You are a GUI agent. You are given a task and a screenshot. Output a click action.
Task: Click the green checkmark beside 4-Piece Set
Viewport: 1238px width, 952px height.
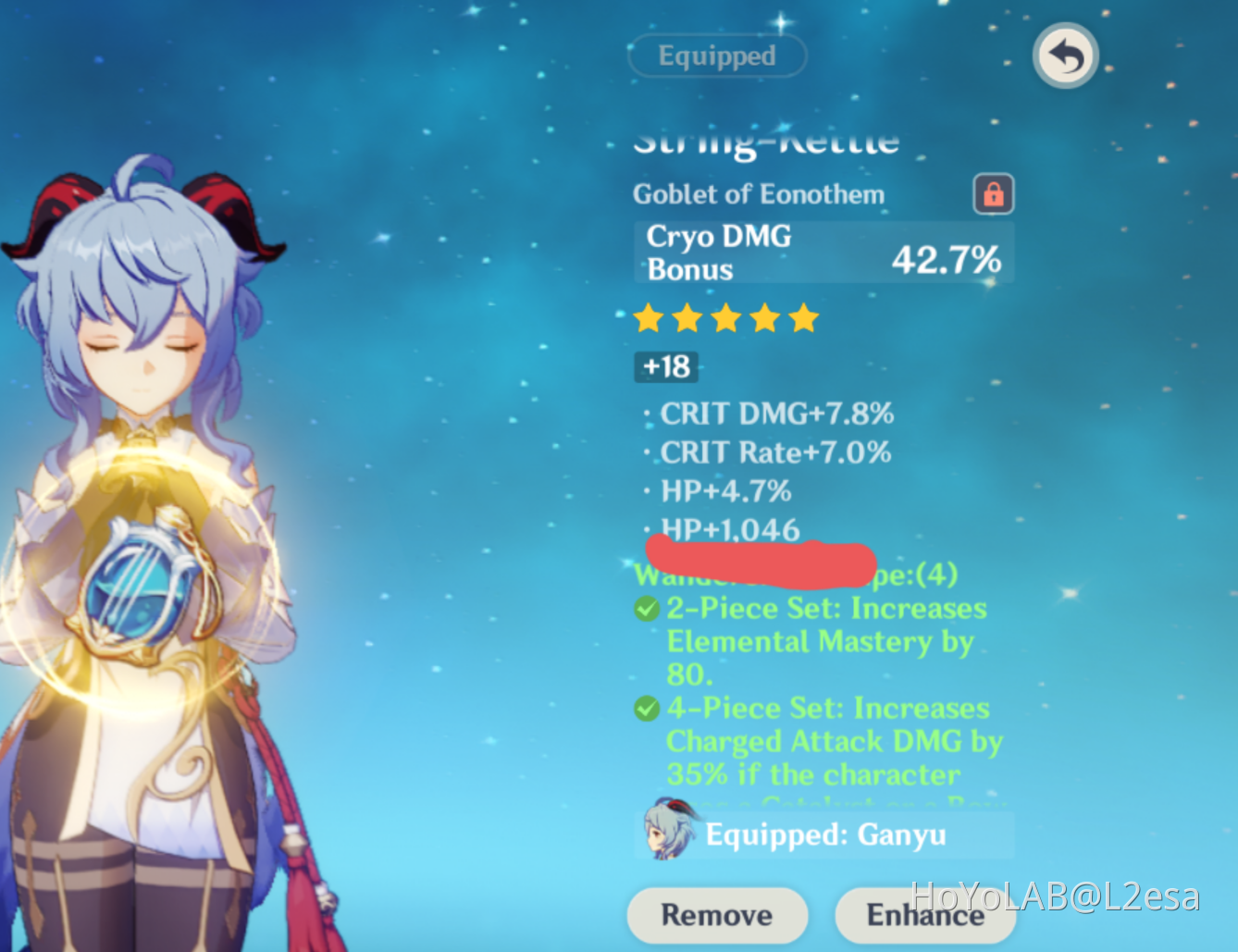pos(647,709)
